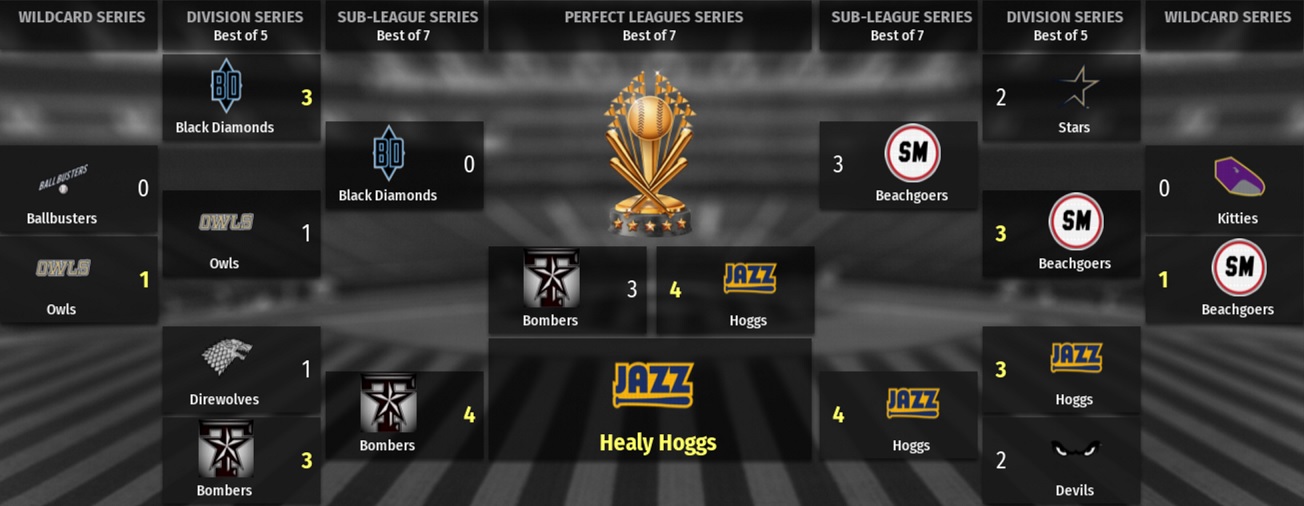Select the Ballbusters wildcard team tile
This screenshot has height=506, width=1304.
tap(79, 189)
